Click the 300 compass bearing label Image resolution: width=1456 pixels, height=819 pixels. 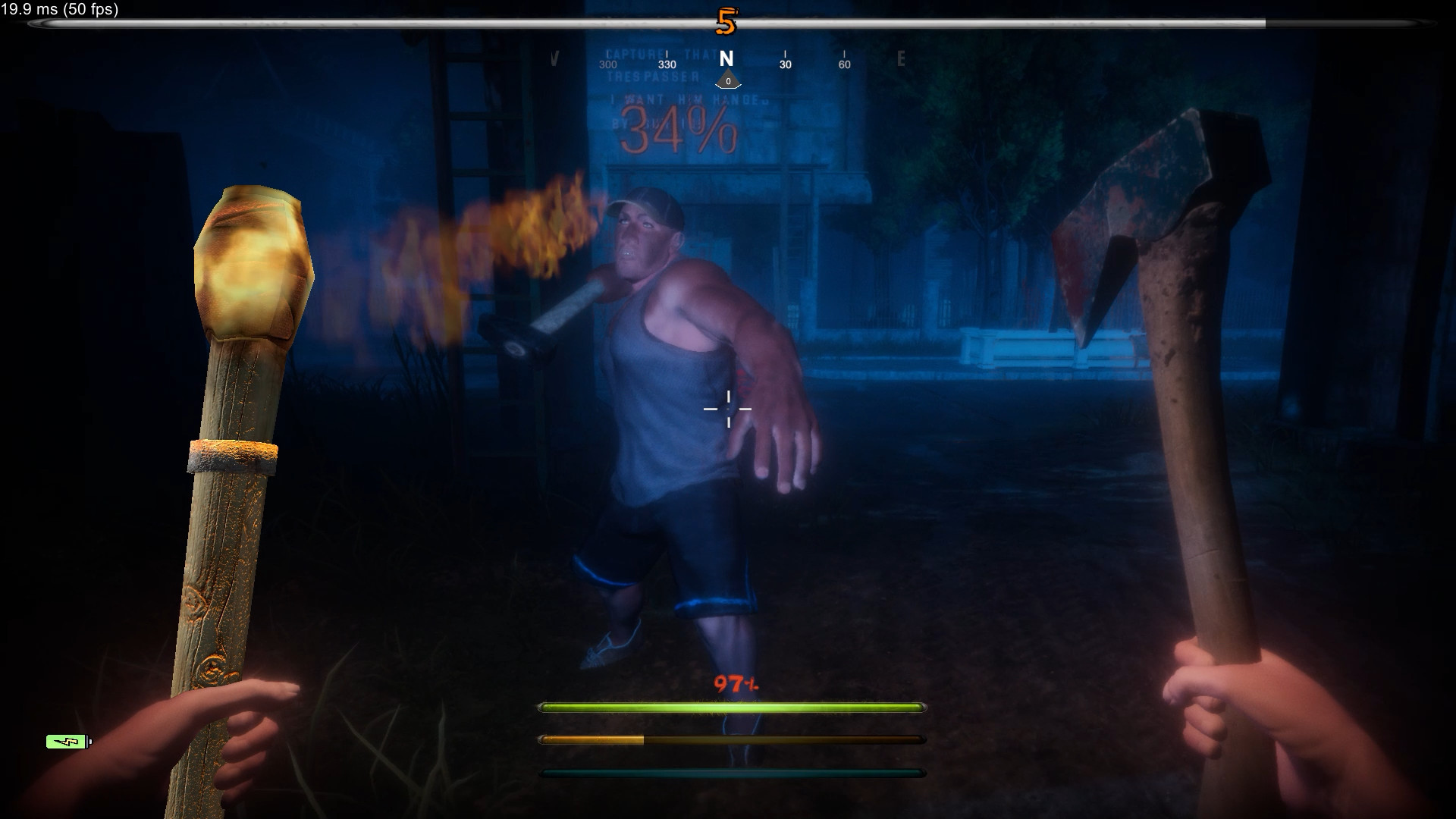pyautogui.click(x=607, y=65)
